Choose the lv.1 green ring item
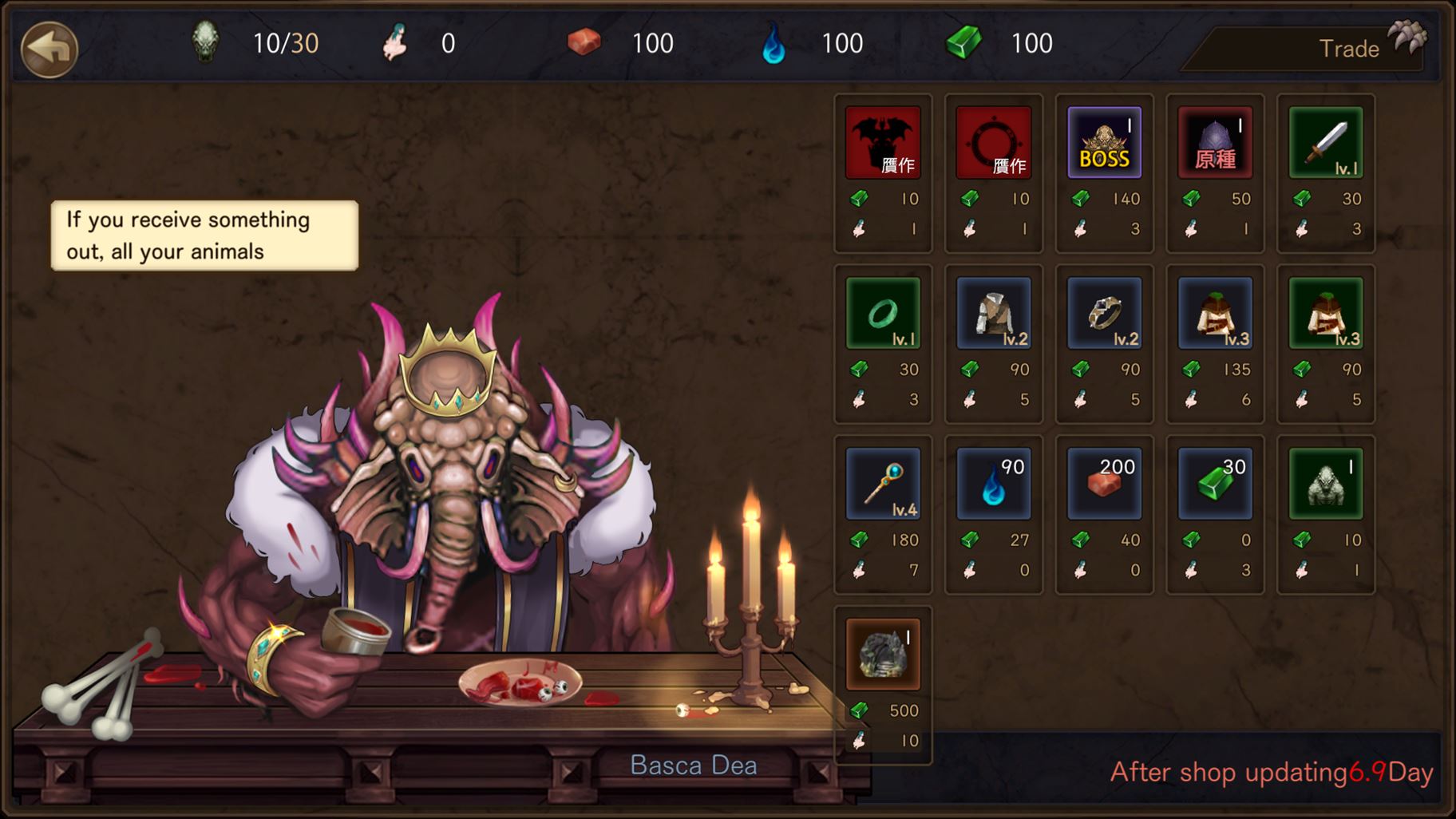Image resolution: width=1456 pixels, height=819 pixels. pyautogui.click(x=883, y=313)
